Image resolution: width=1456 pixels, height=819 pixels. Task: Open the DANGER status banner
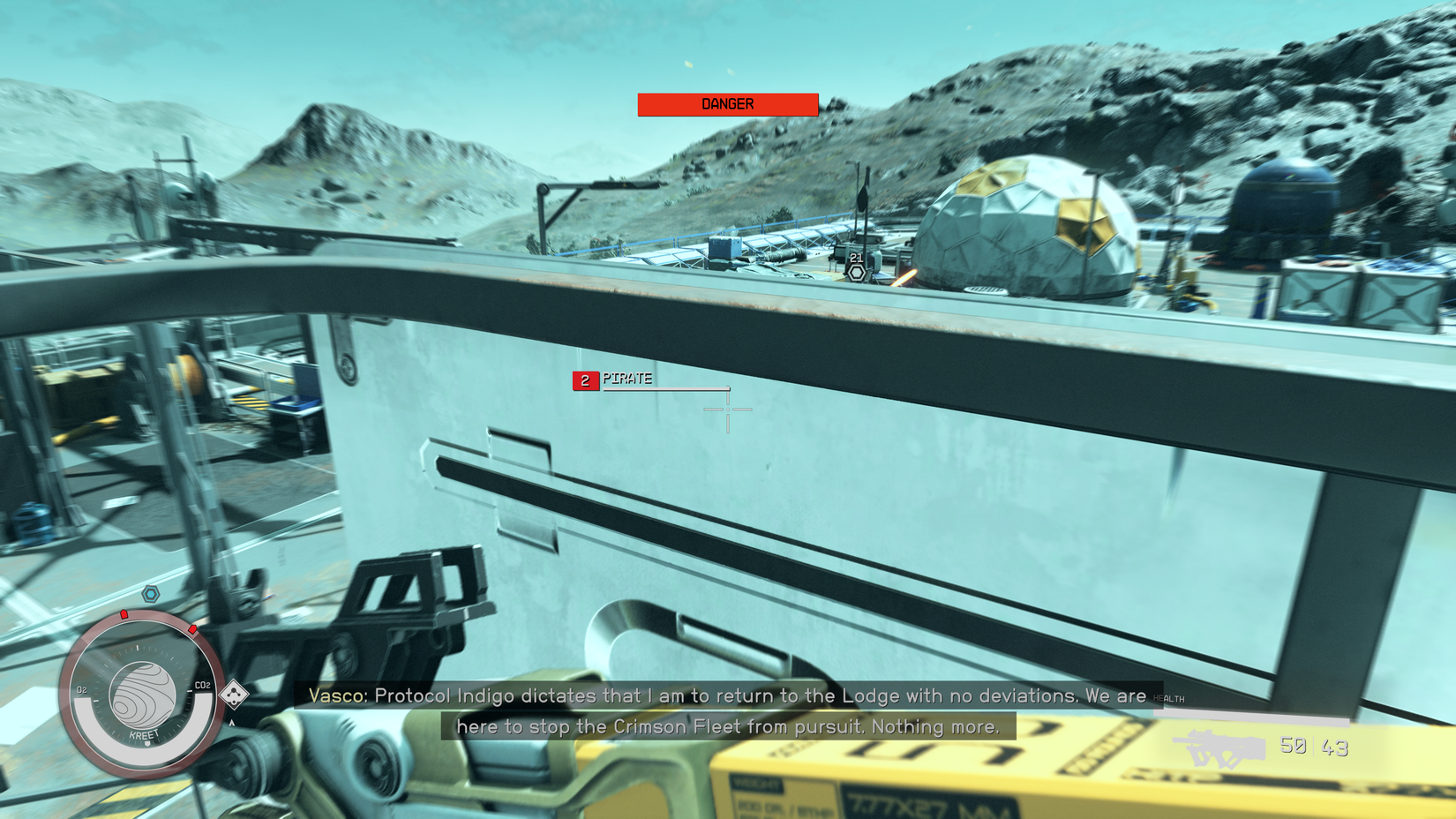(726, 103)
